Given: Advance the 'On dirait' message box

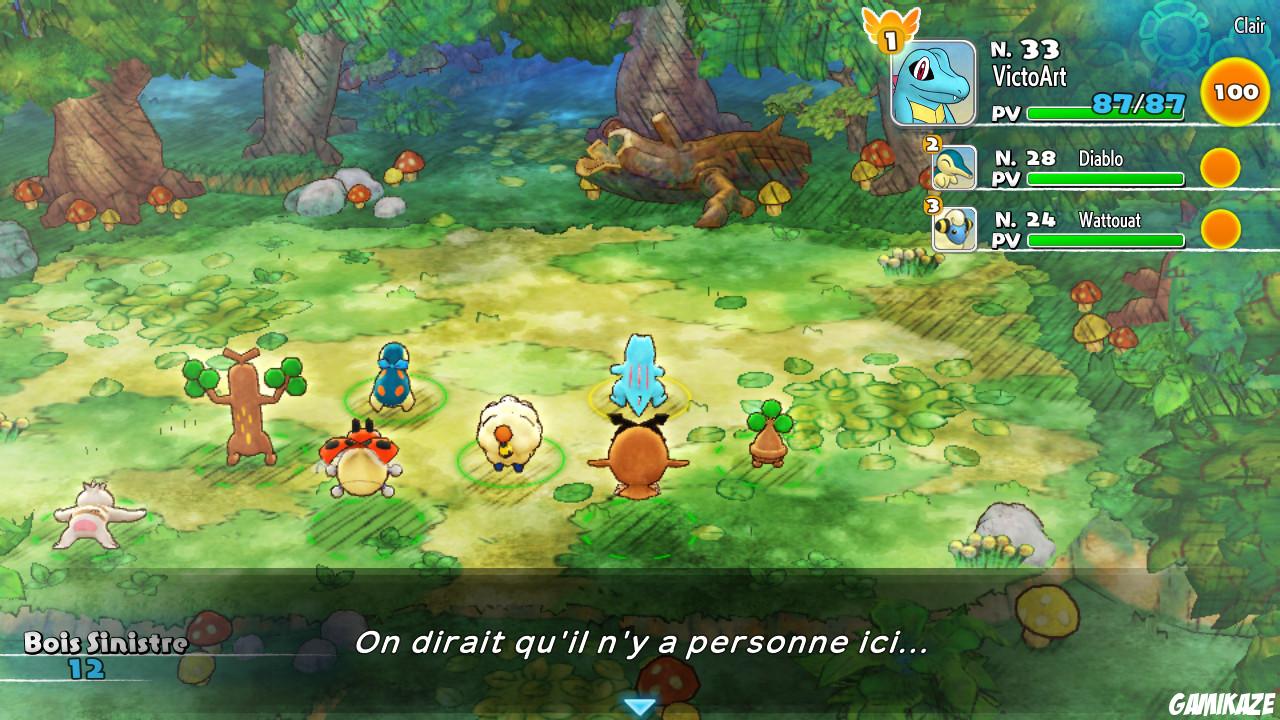Looking at the screenshot, I should [x=640, y=648].
